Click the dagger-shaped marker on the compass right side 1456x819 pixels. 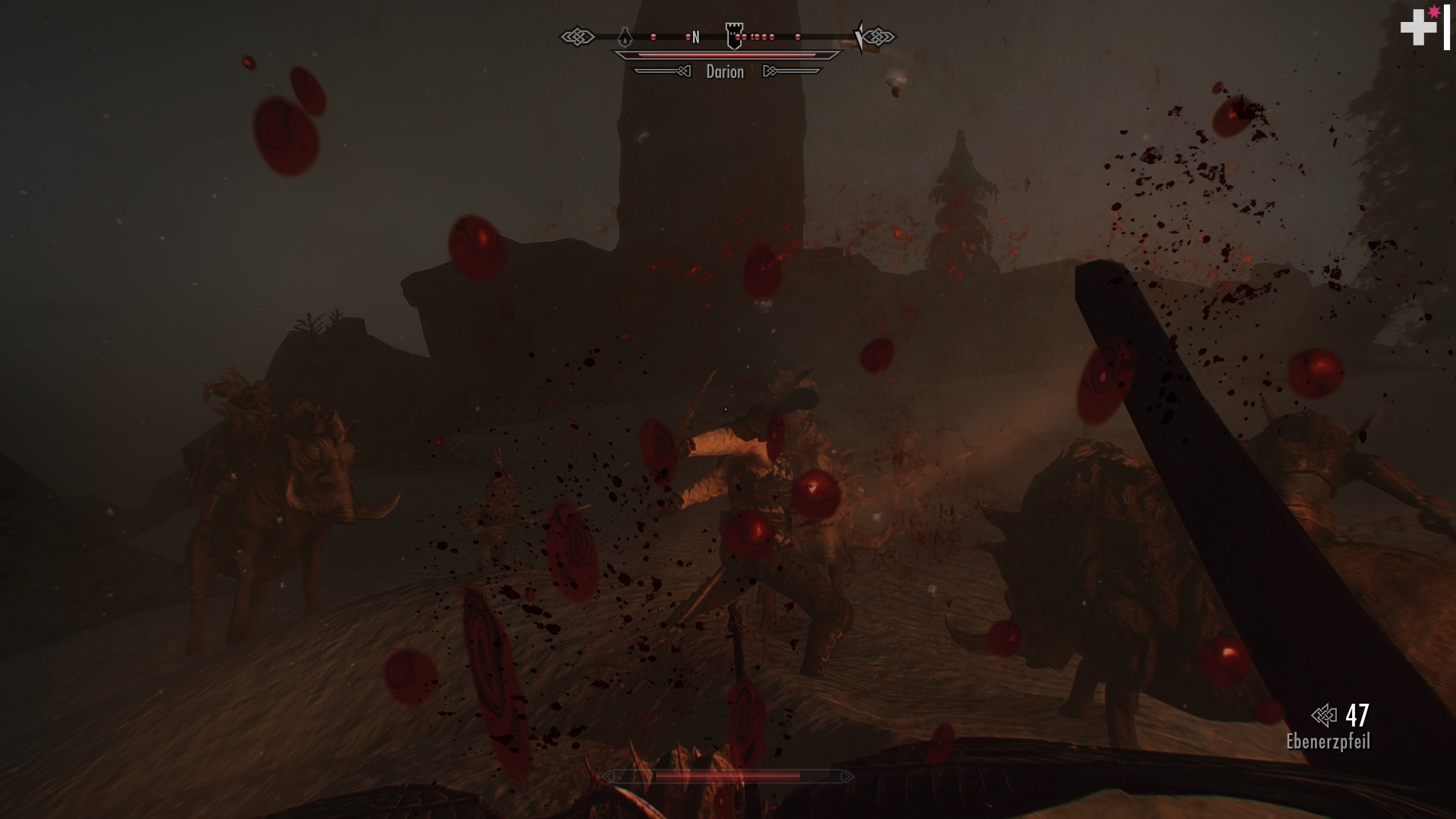point(859,36)
